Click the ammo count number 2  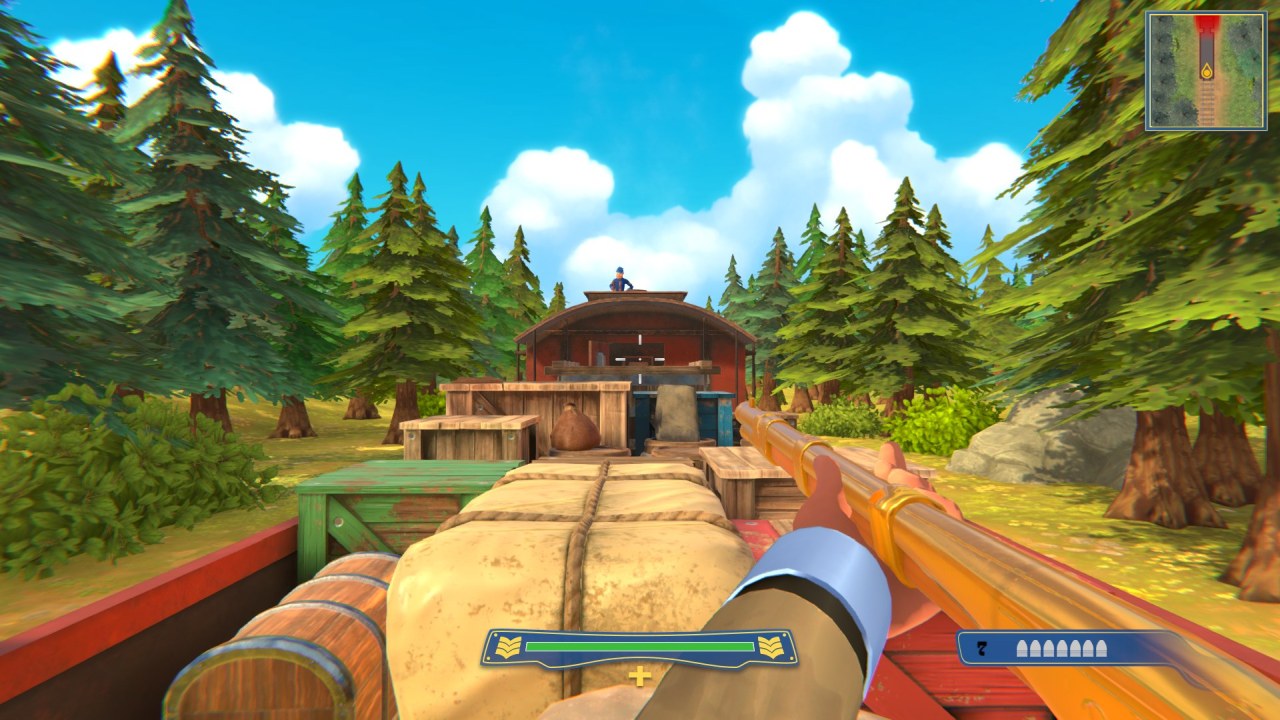pos(983,648)
